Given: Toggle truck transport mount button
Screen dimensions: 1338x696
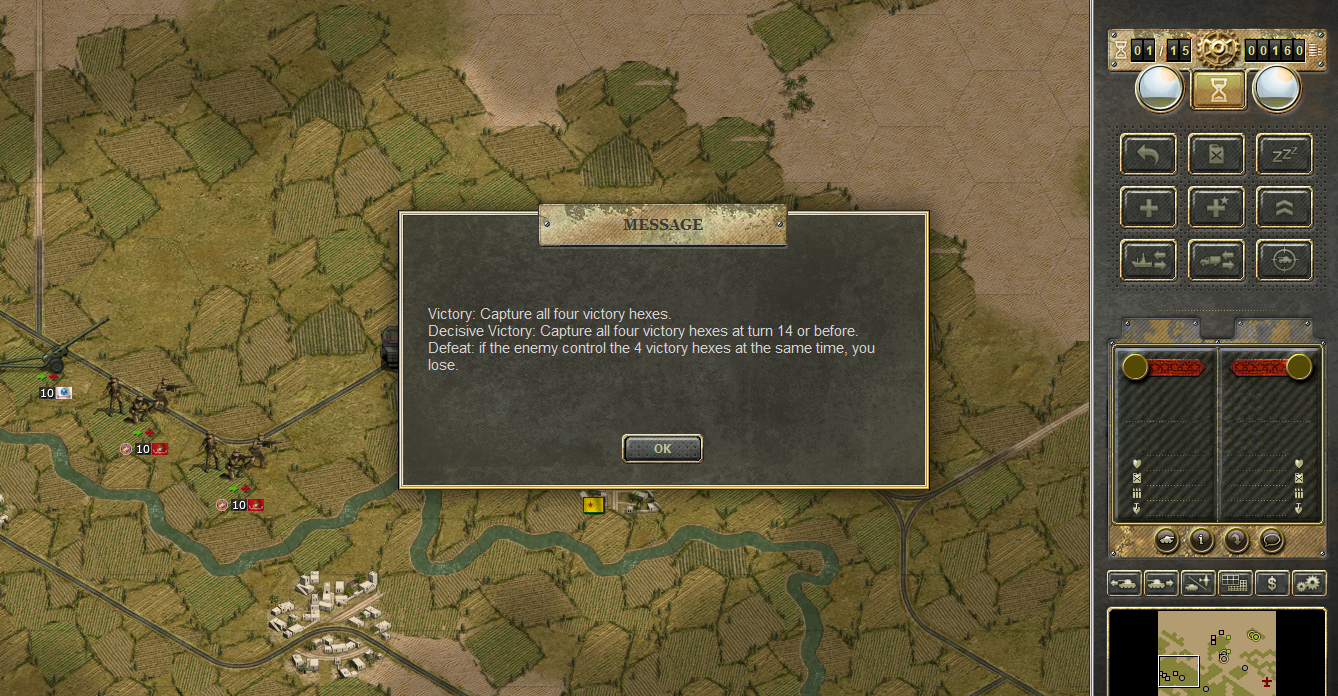Looking at the screenshot, I should click(1217, 260).
